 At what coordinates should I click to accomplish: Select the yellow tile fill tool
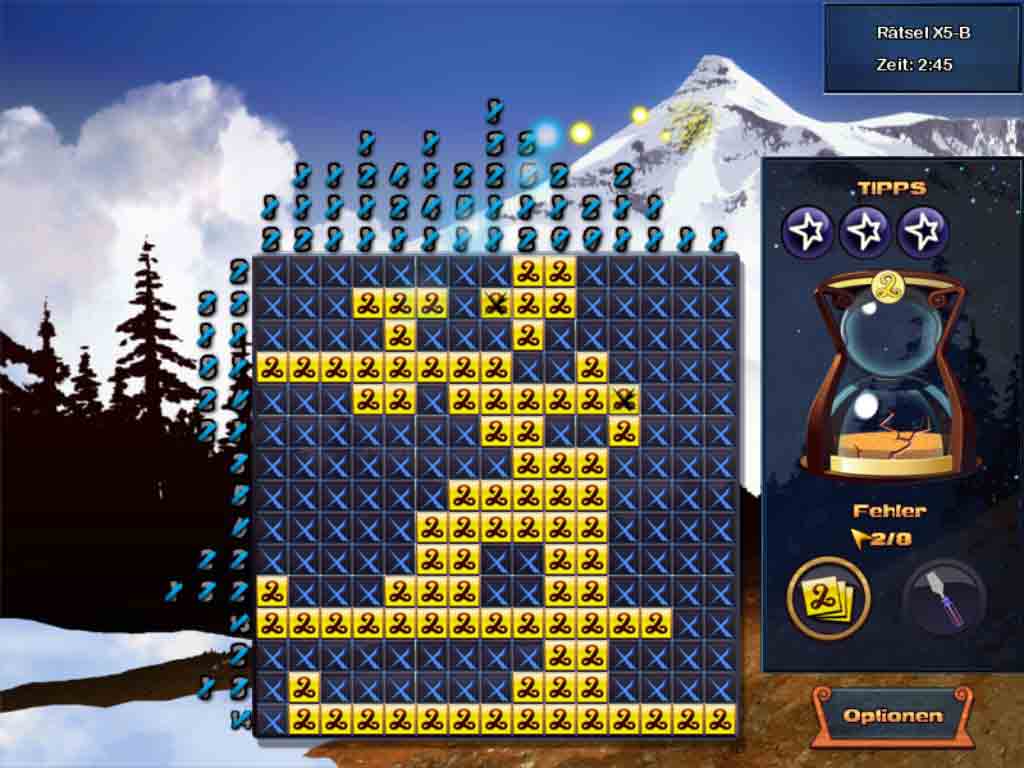pos(829,599)
